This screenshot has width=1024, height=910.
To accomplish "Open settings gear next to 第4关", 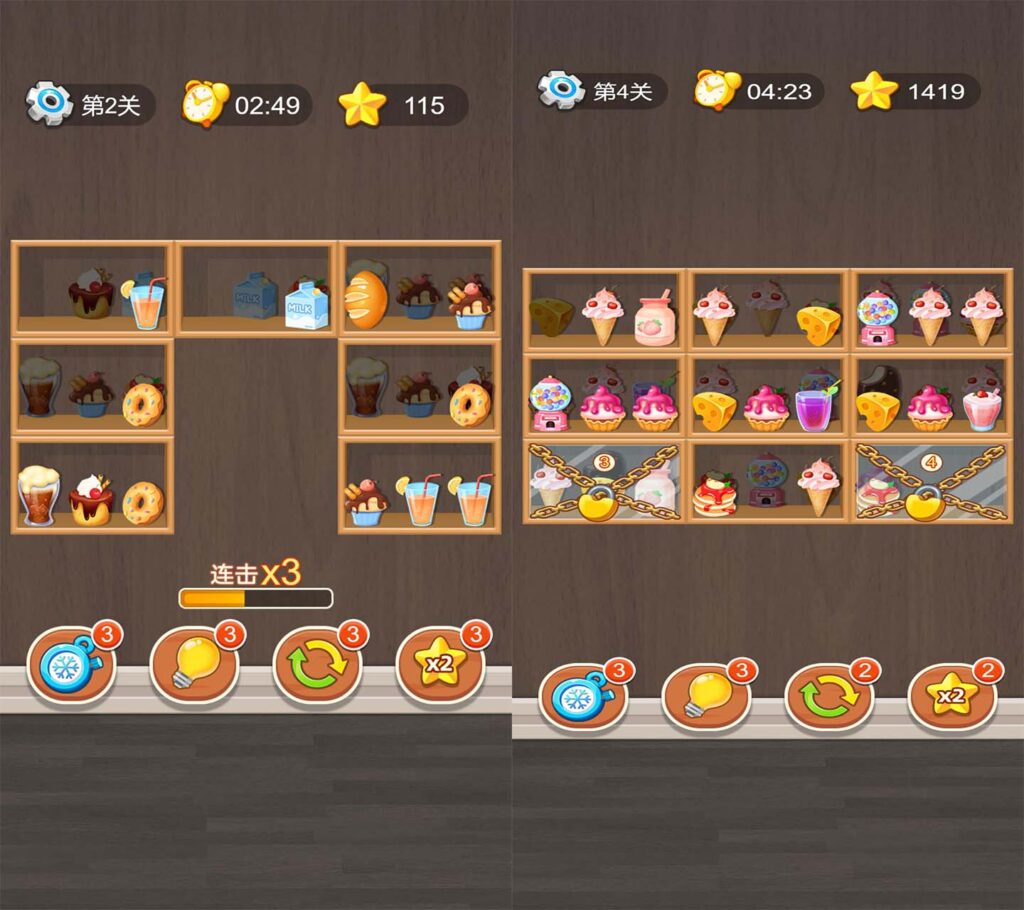I will tap(561, 90).
